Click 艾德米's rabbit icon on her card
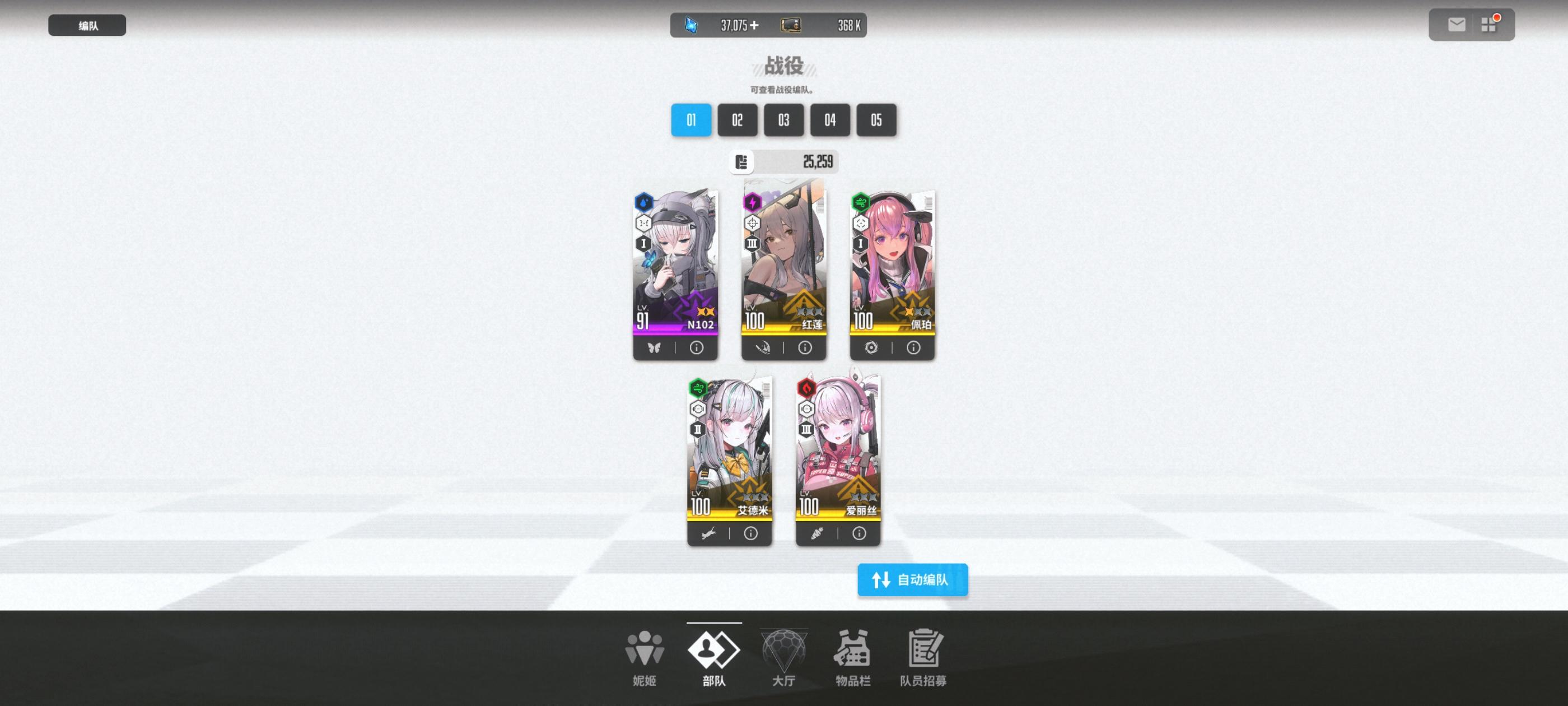The image size is (1568, 706). 710,532
